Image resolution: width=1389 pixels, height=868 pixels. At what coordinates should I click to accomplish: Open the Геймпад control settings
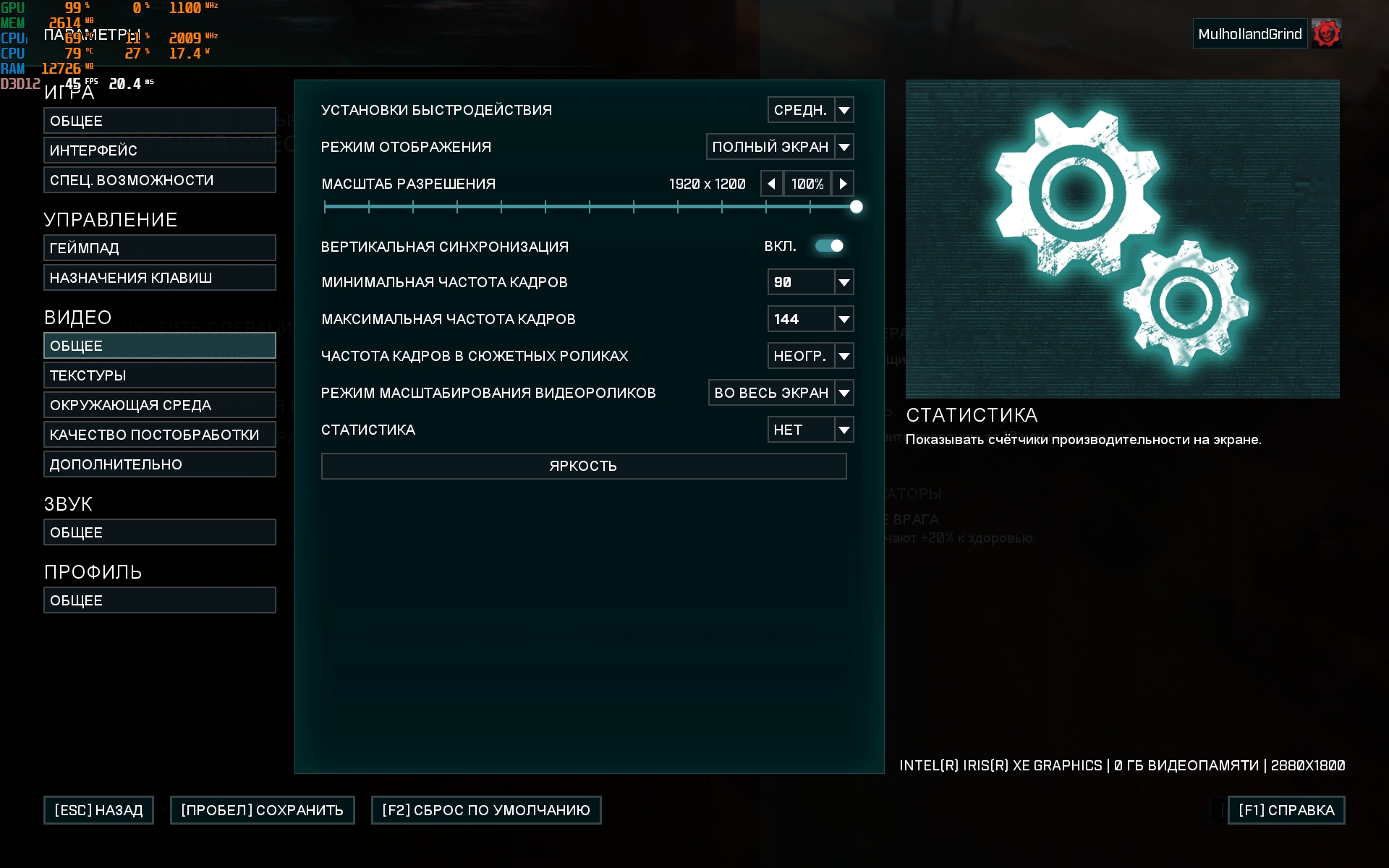pos(159,248)
